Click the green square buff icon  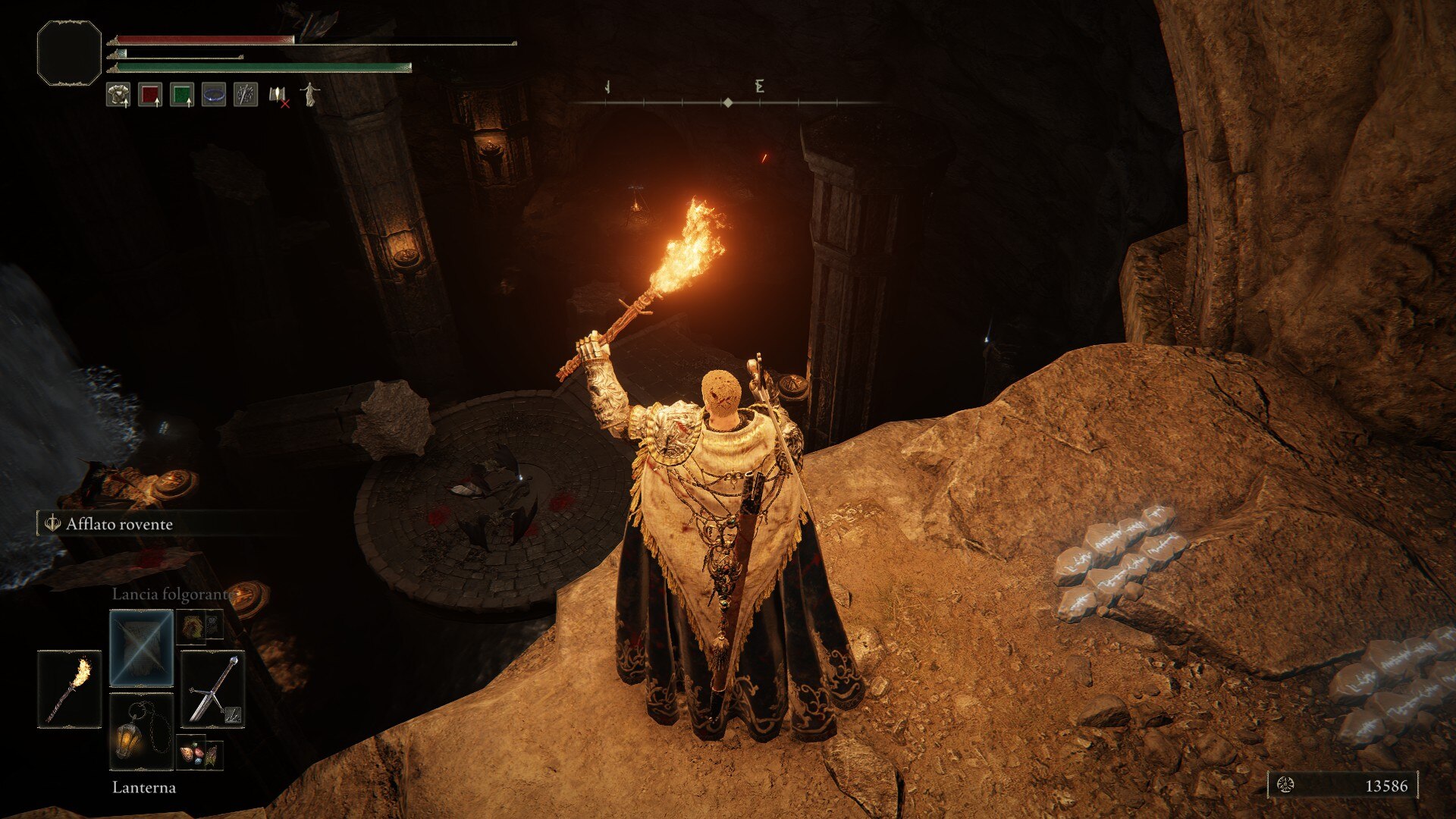[x=182, y=95]
